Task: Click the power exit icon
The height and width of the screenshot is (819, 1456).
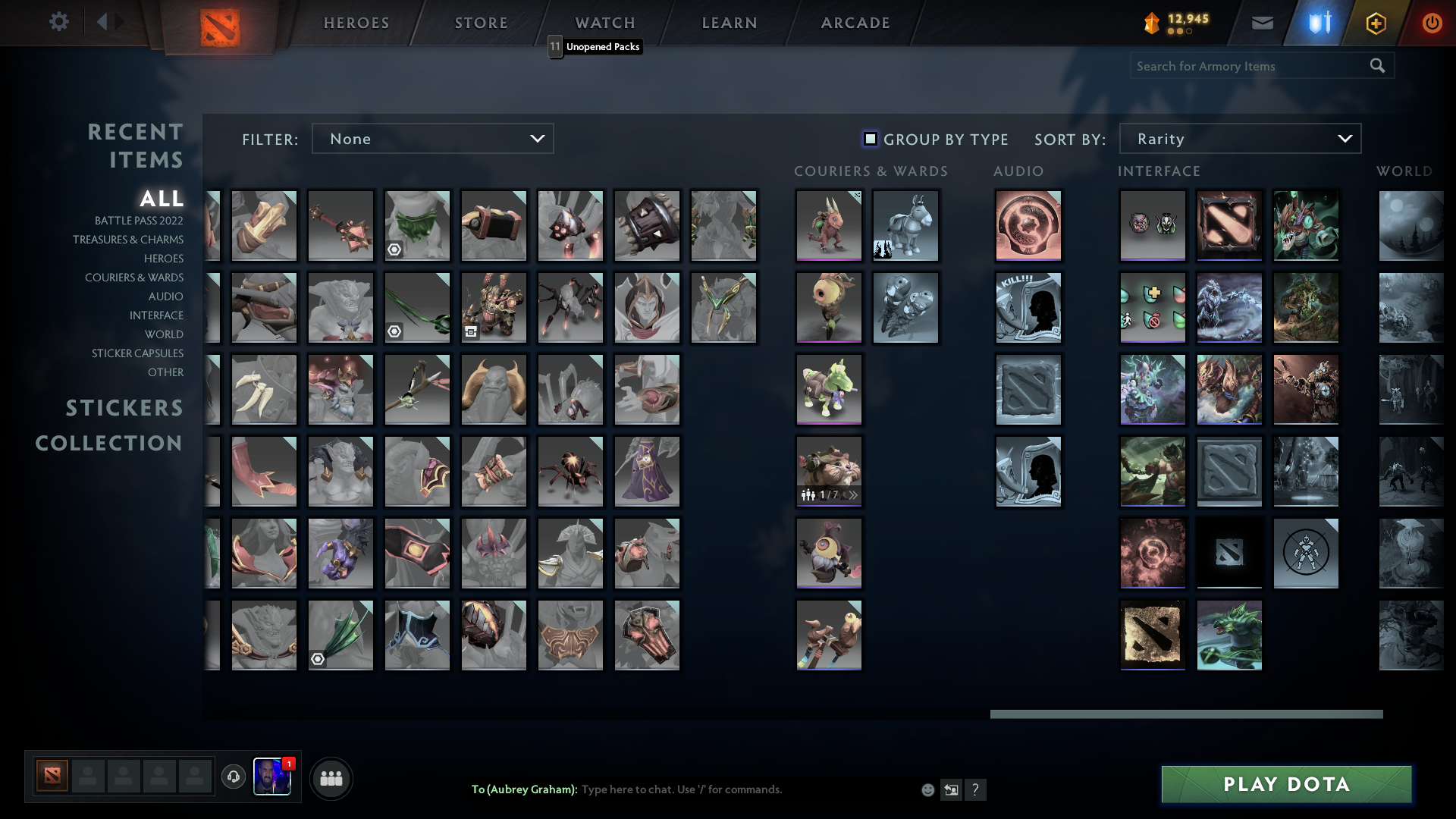Action: point(1432,23)
